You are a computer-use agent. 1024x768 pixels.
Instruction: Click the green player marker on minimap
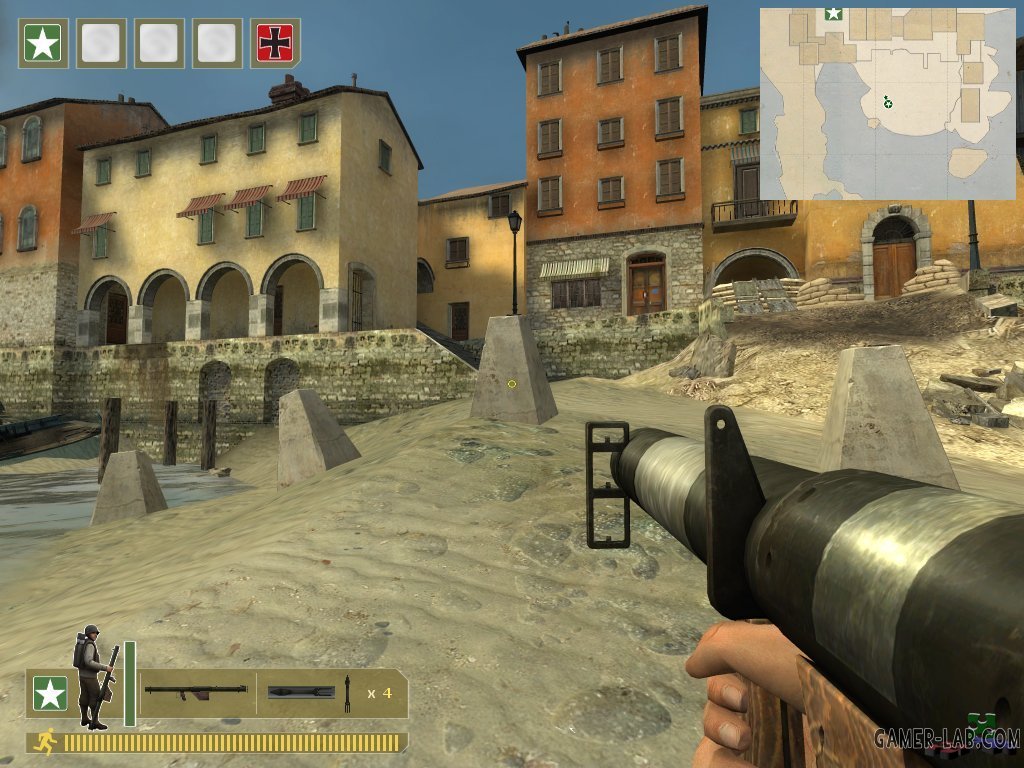887,101
